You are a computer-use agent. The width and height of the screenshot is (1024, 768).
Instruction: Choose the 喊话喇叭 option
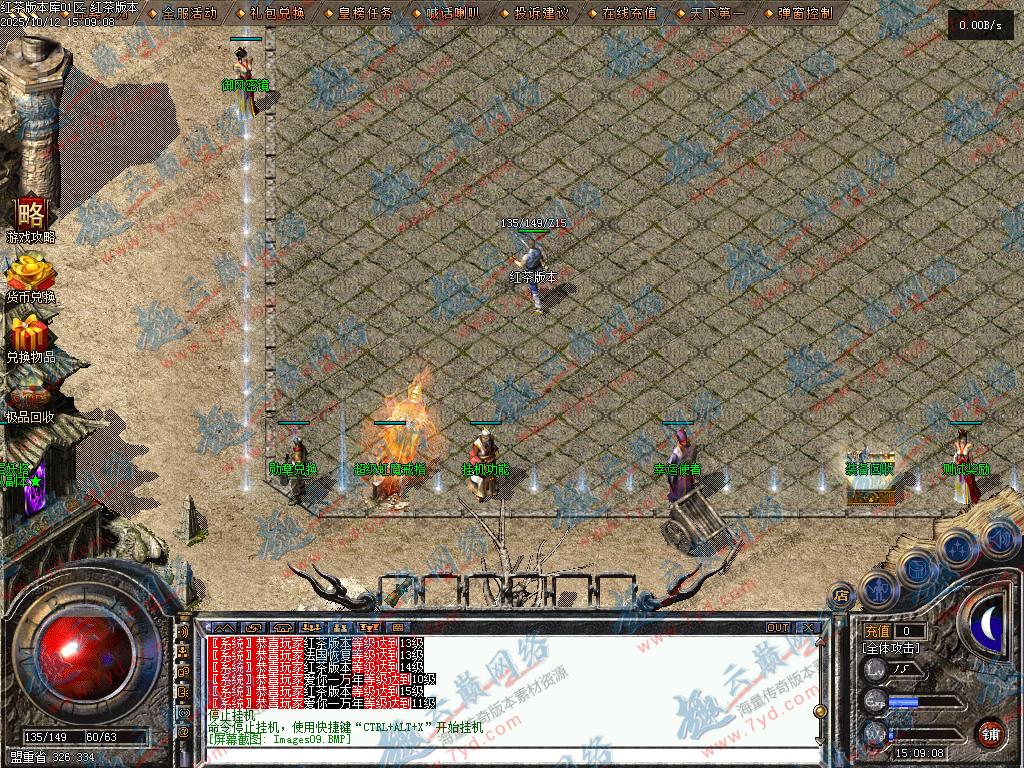pos(454,13)
